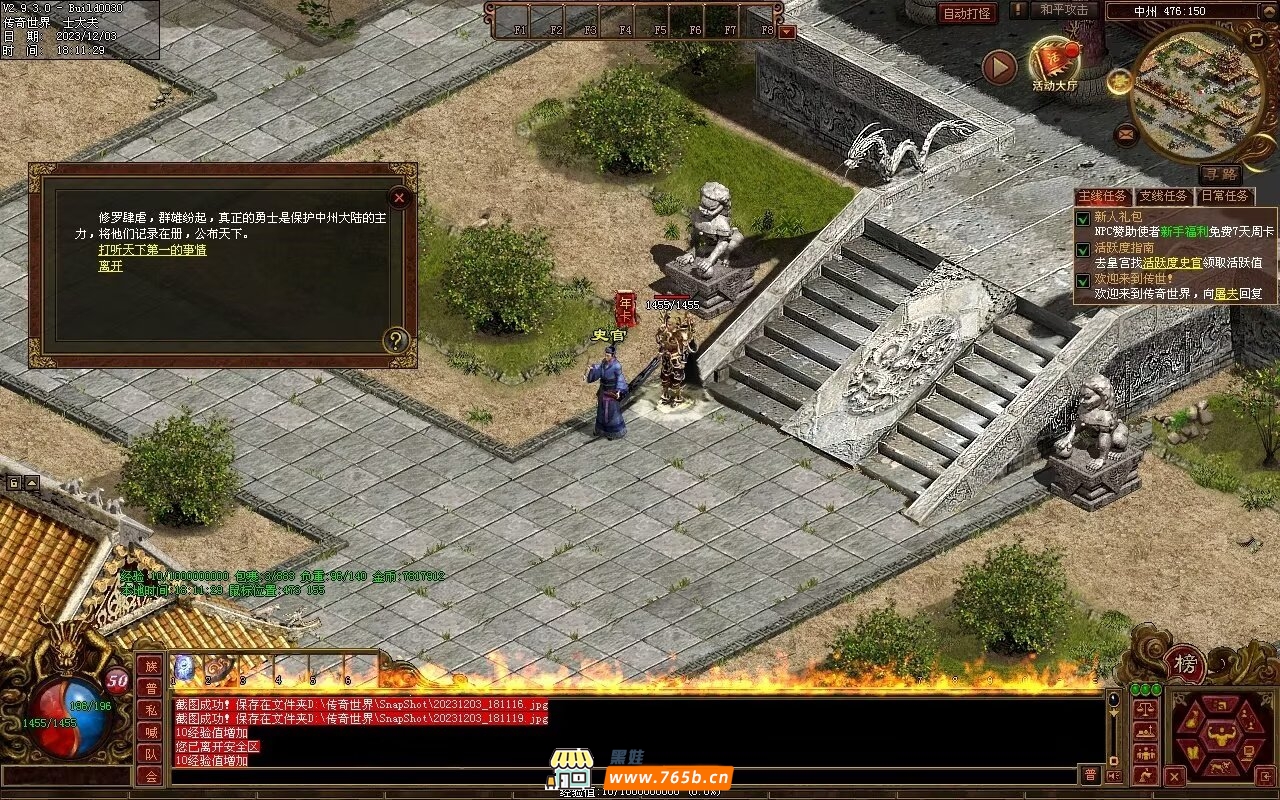Choose the 打听天下第一的事情 dialogue option
Screen dimensions: 1280x800
pos(152,250)
